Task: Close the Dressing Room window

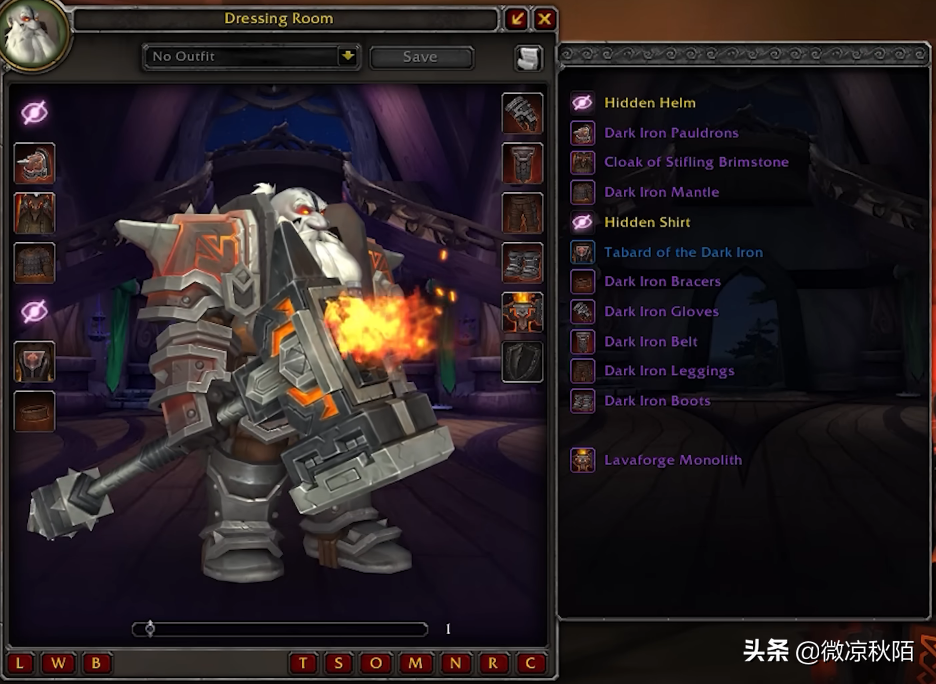Action: pyautogui.click(x=545, y=19)
